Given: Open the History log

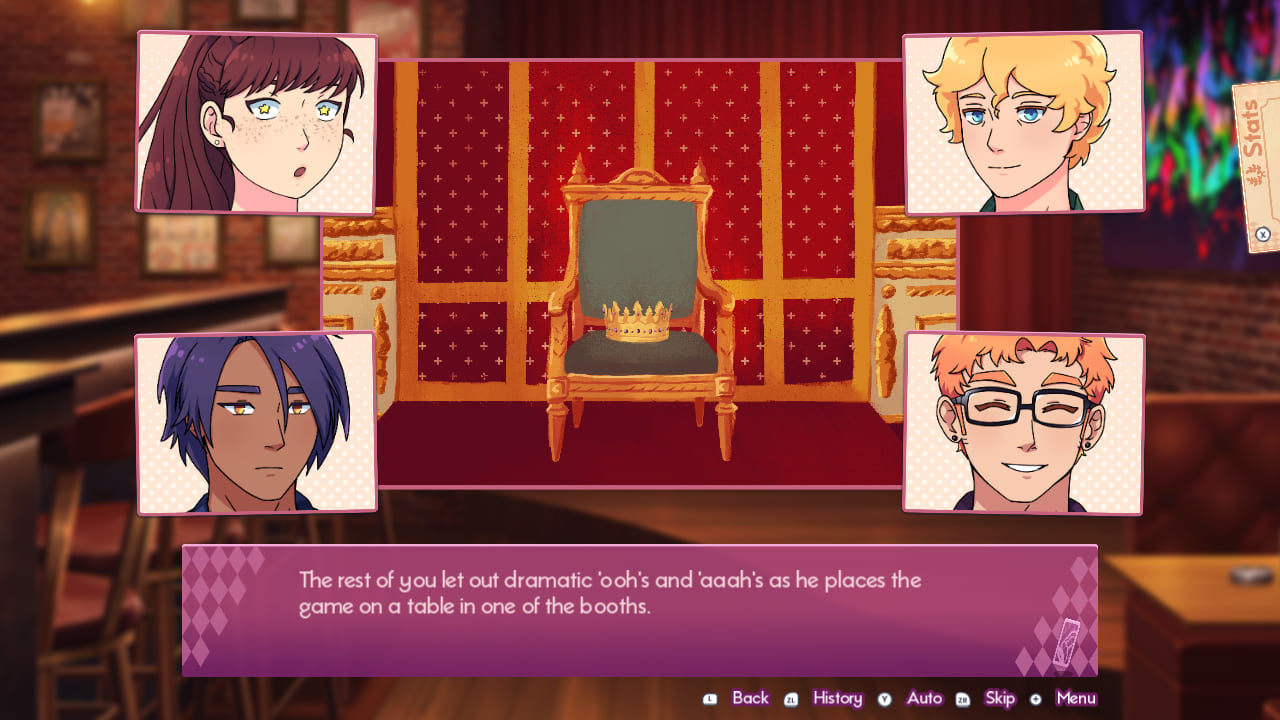Looking at the screenshot, I should pos(838,698).
